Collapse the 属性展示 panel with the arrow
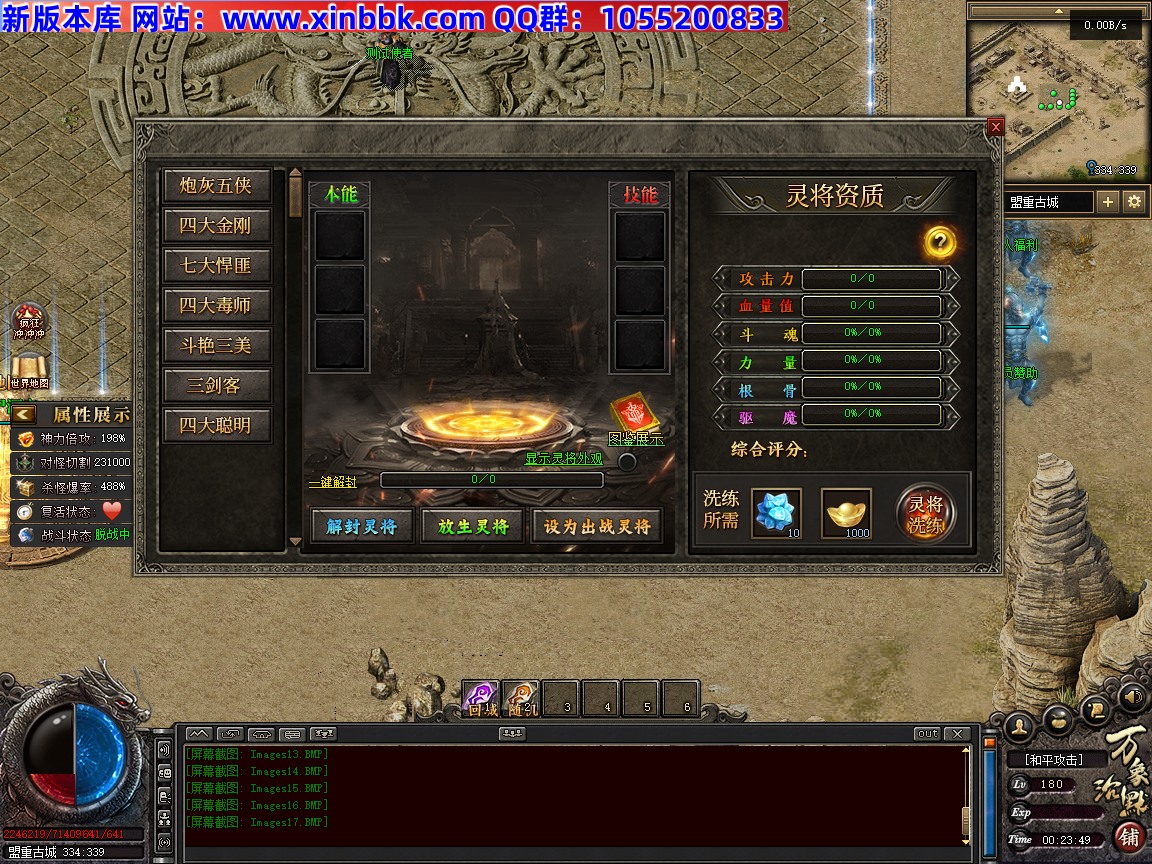This screenshot has height=864, width=1152. click(x=24, y=414)
